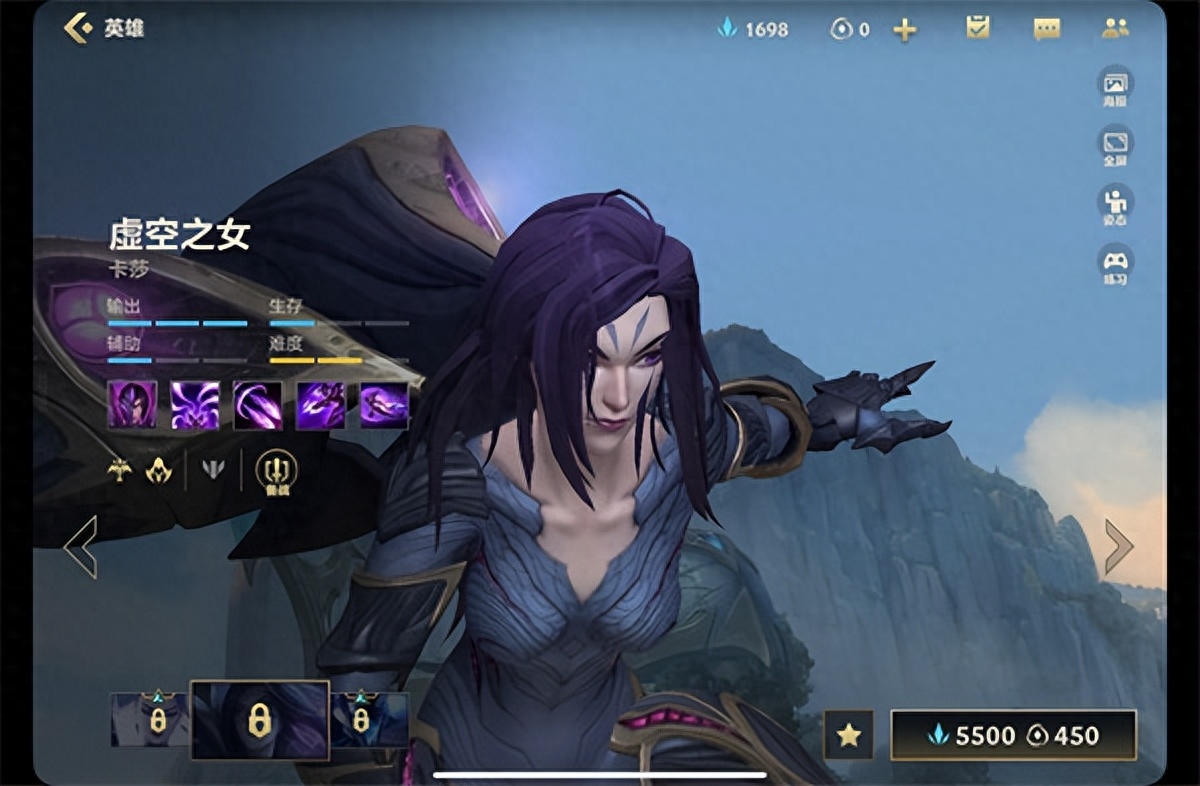Viewport: 1200px width, 786px height.
Task: Select Kai'Sa's hooded-face passive ability icon
Action: point(132,405)
